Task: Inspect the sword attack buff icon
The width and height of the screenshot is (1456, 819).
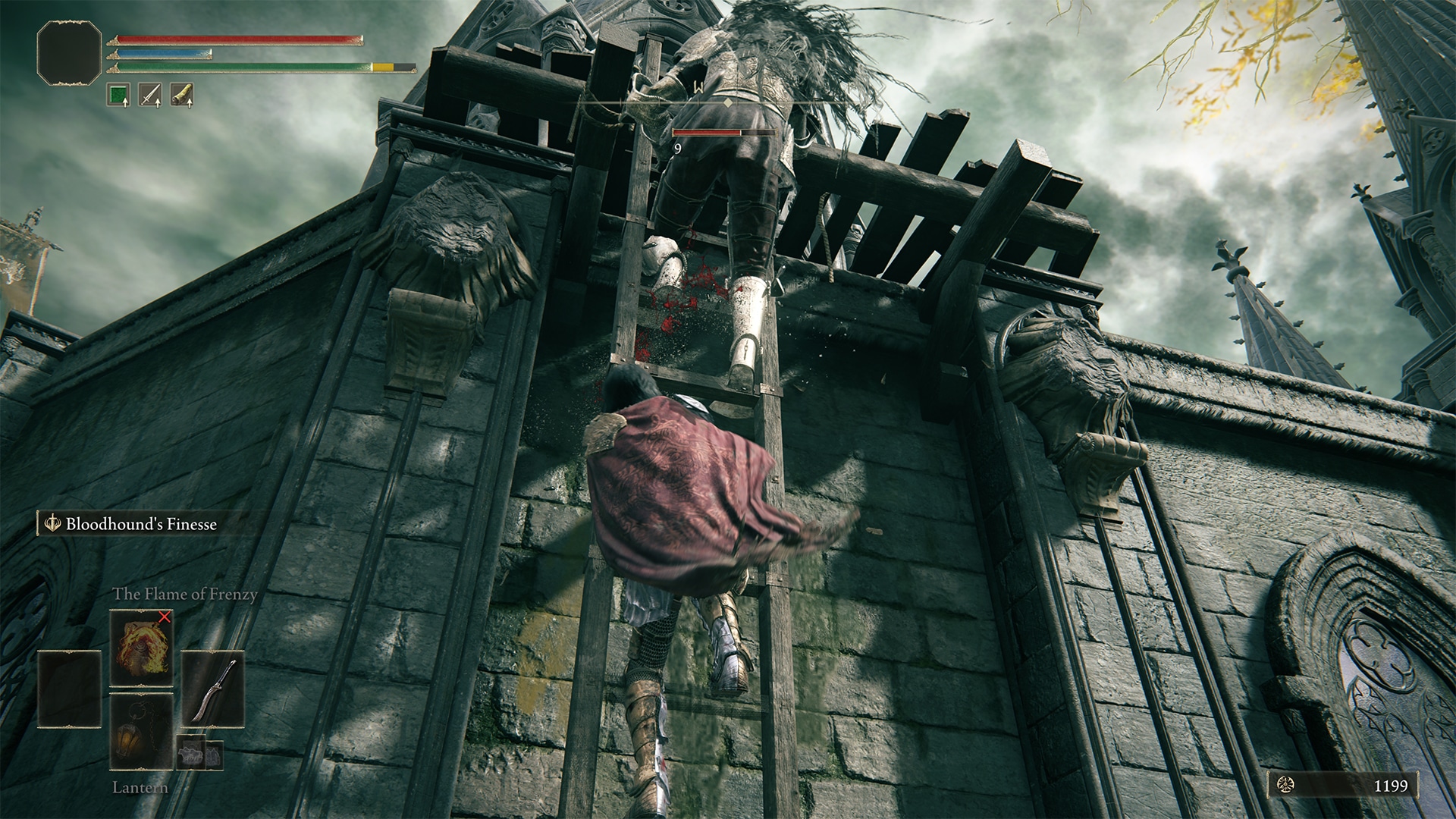Action: tap(150, 95)
